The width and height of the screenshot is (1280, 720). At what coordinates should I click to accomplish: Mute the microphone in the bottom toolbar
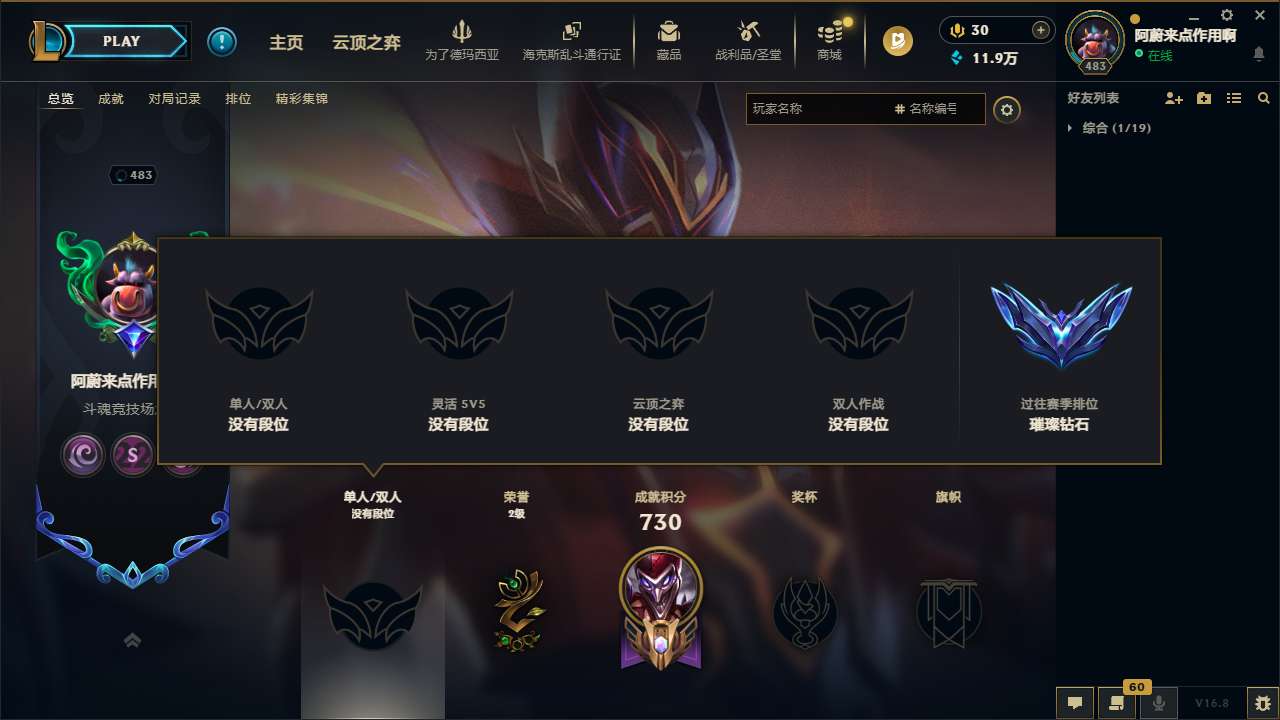coord(1159,702)
